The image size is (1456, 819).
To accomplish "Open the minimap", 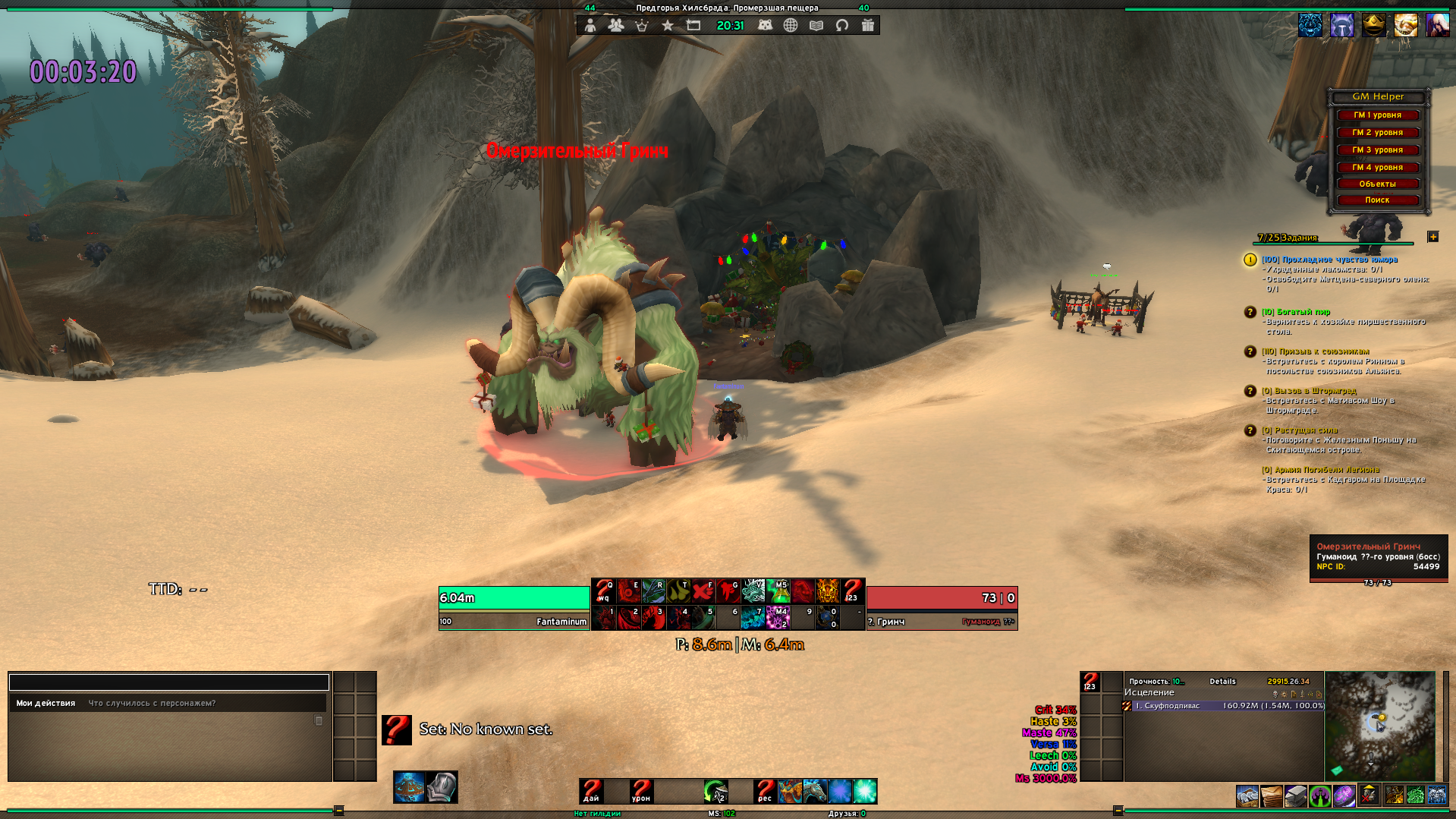I will tap(1379, 725).
